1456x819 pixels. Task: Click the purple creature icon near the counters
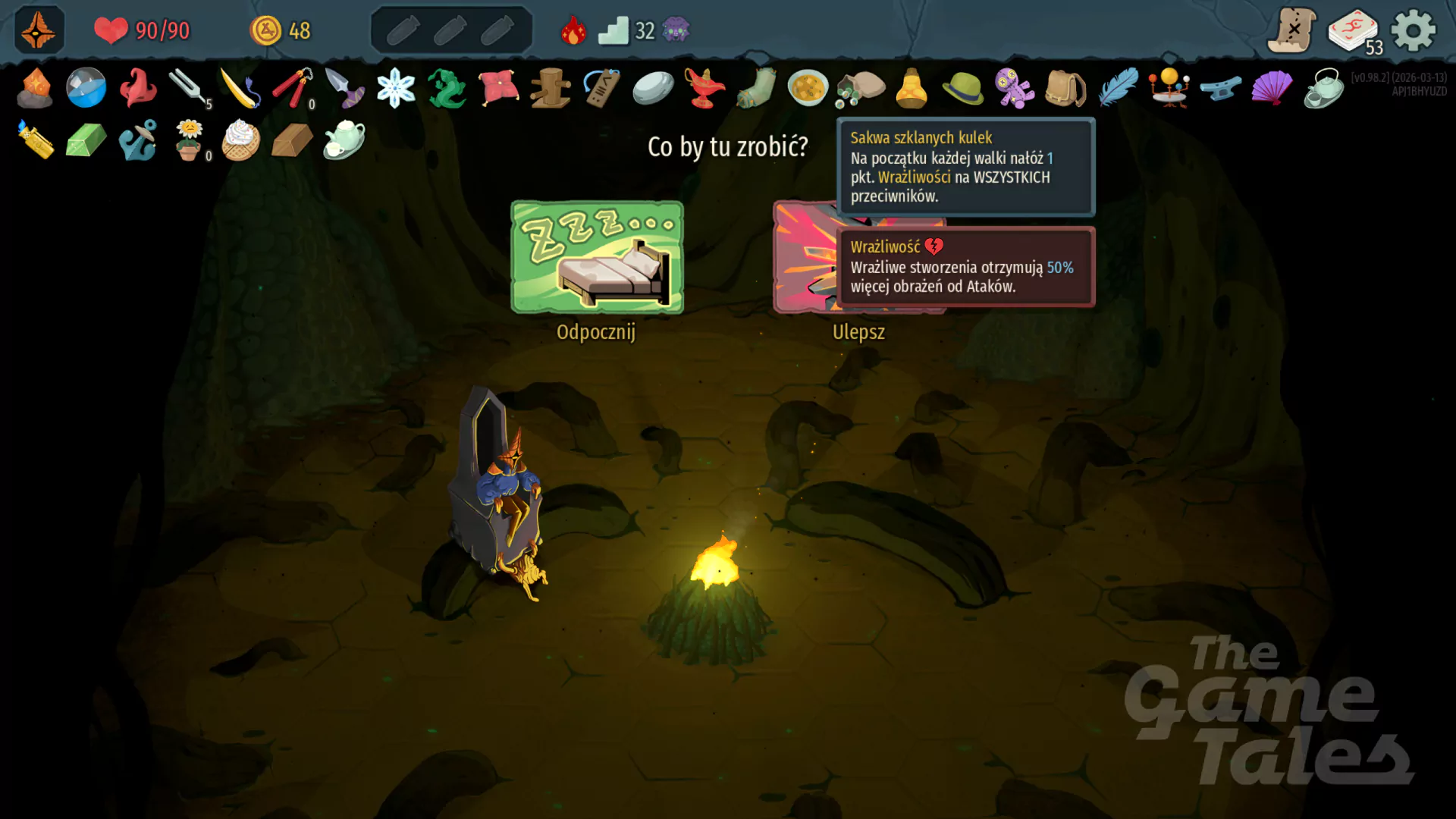coord(677,30)
